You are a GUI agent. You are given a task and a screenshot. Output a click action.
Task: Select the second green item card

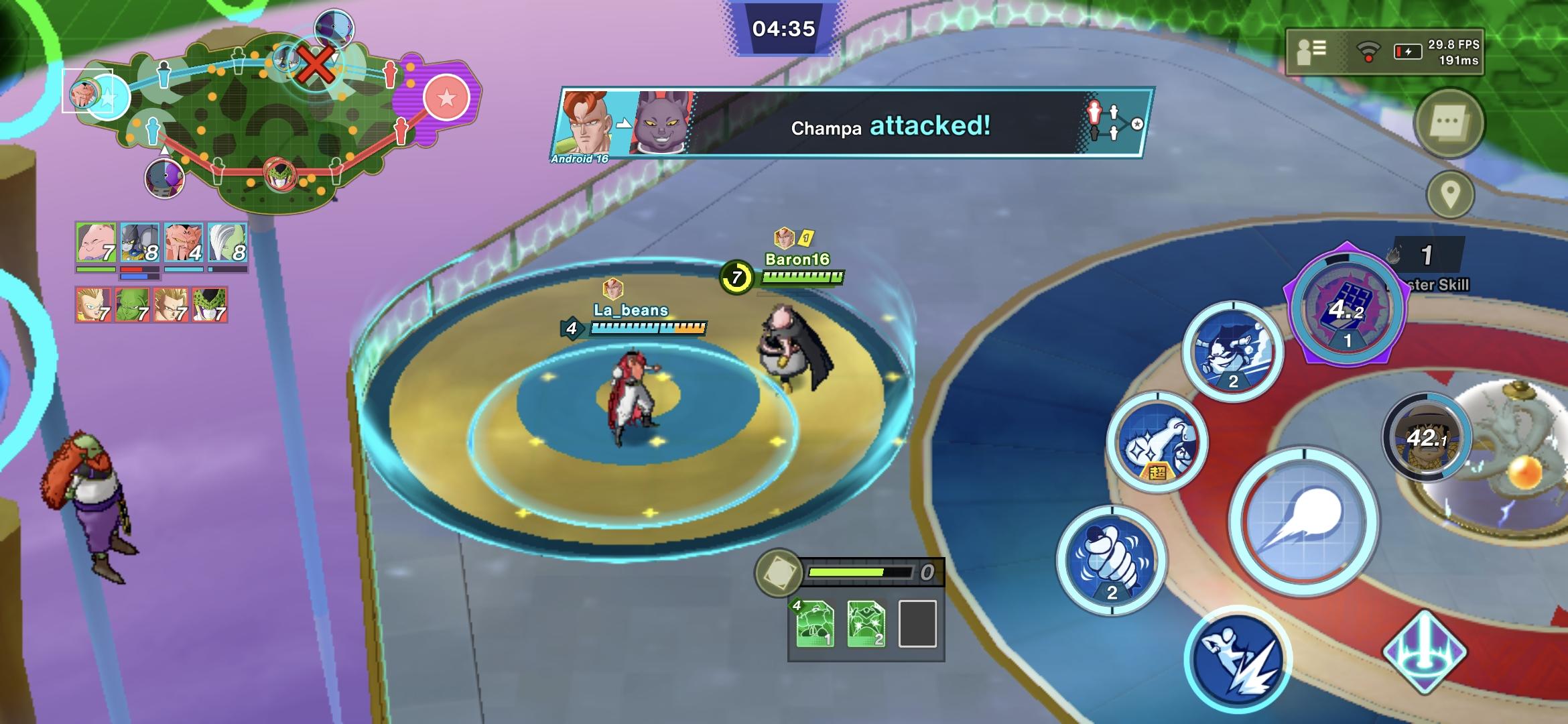tap(866, 624)
